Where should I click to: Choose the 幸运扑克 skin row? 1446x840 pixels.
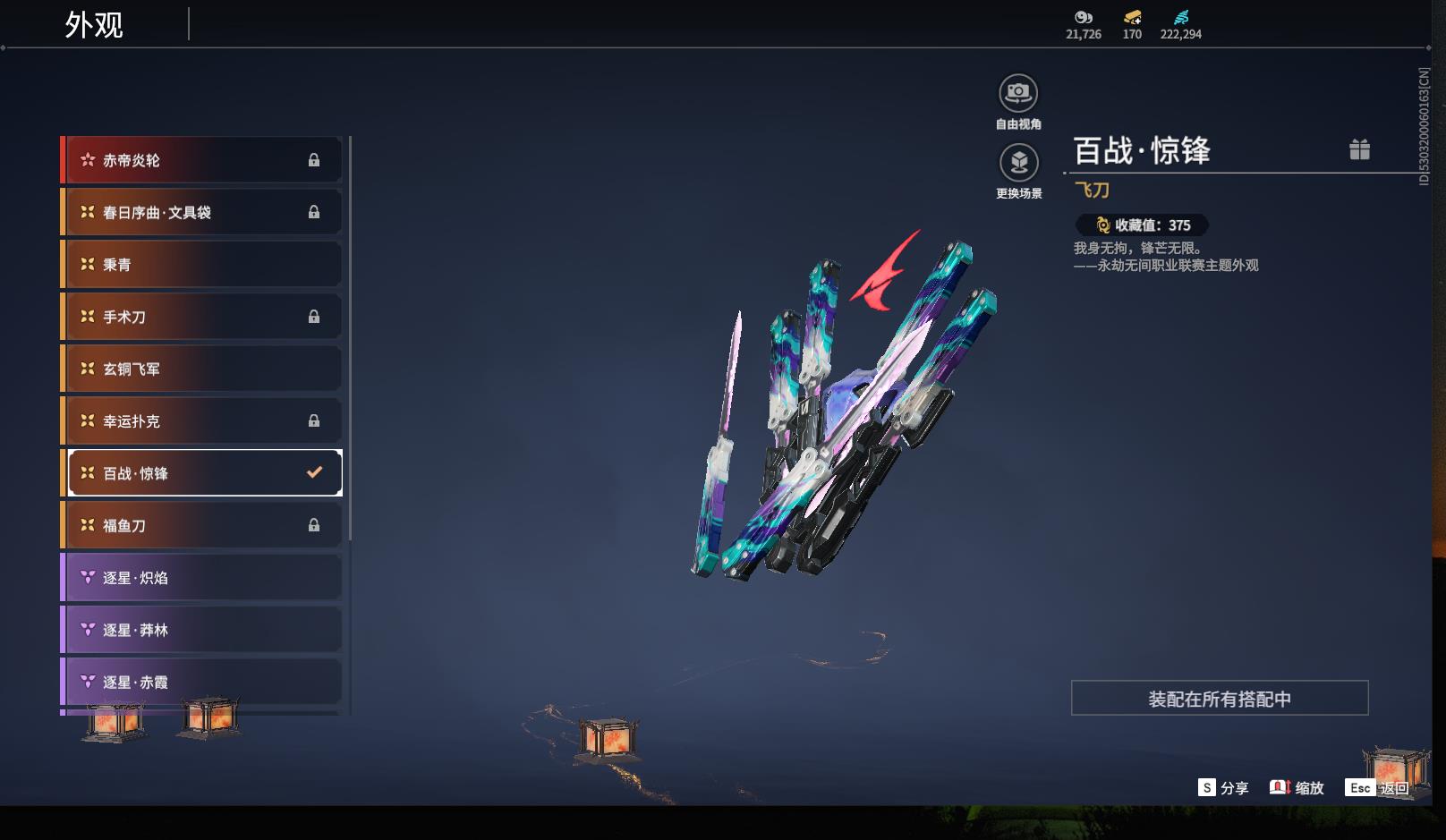point(202,420)
